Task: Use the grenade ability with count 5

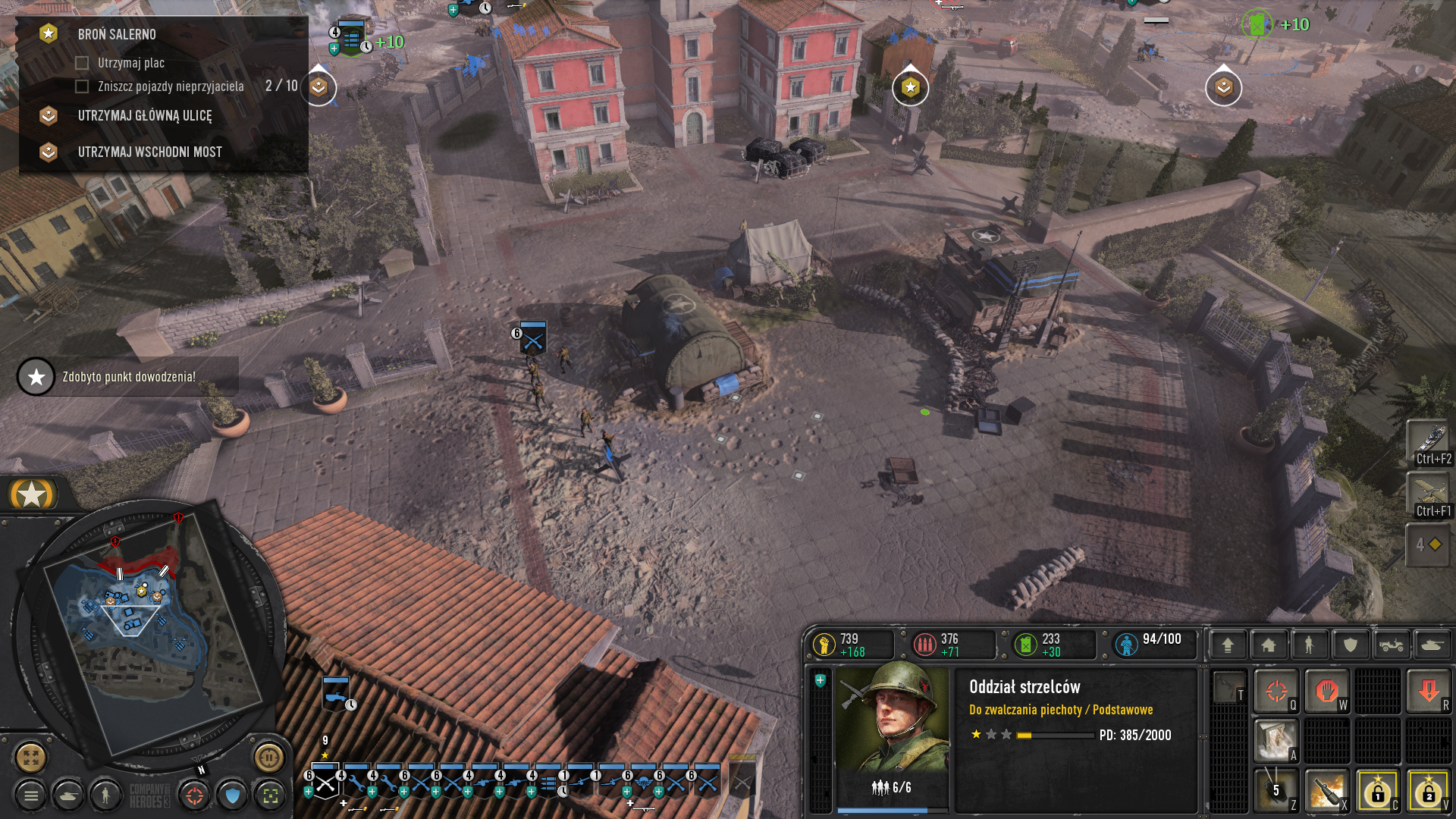Action: 1276,790
